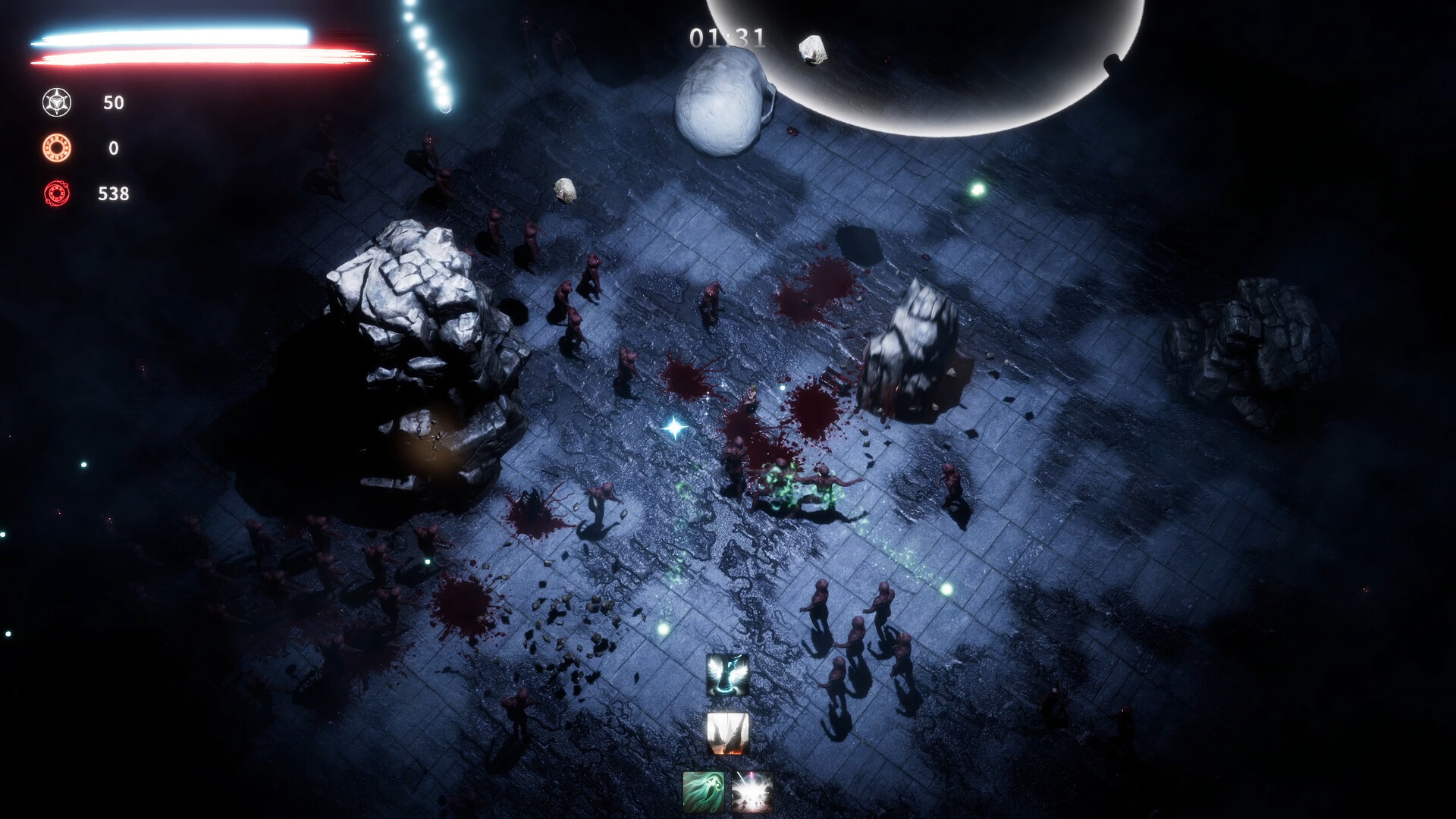
Task: Select the orange ring resource icon
Action: pos(57,148)
